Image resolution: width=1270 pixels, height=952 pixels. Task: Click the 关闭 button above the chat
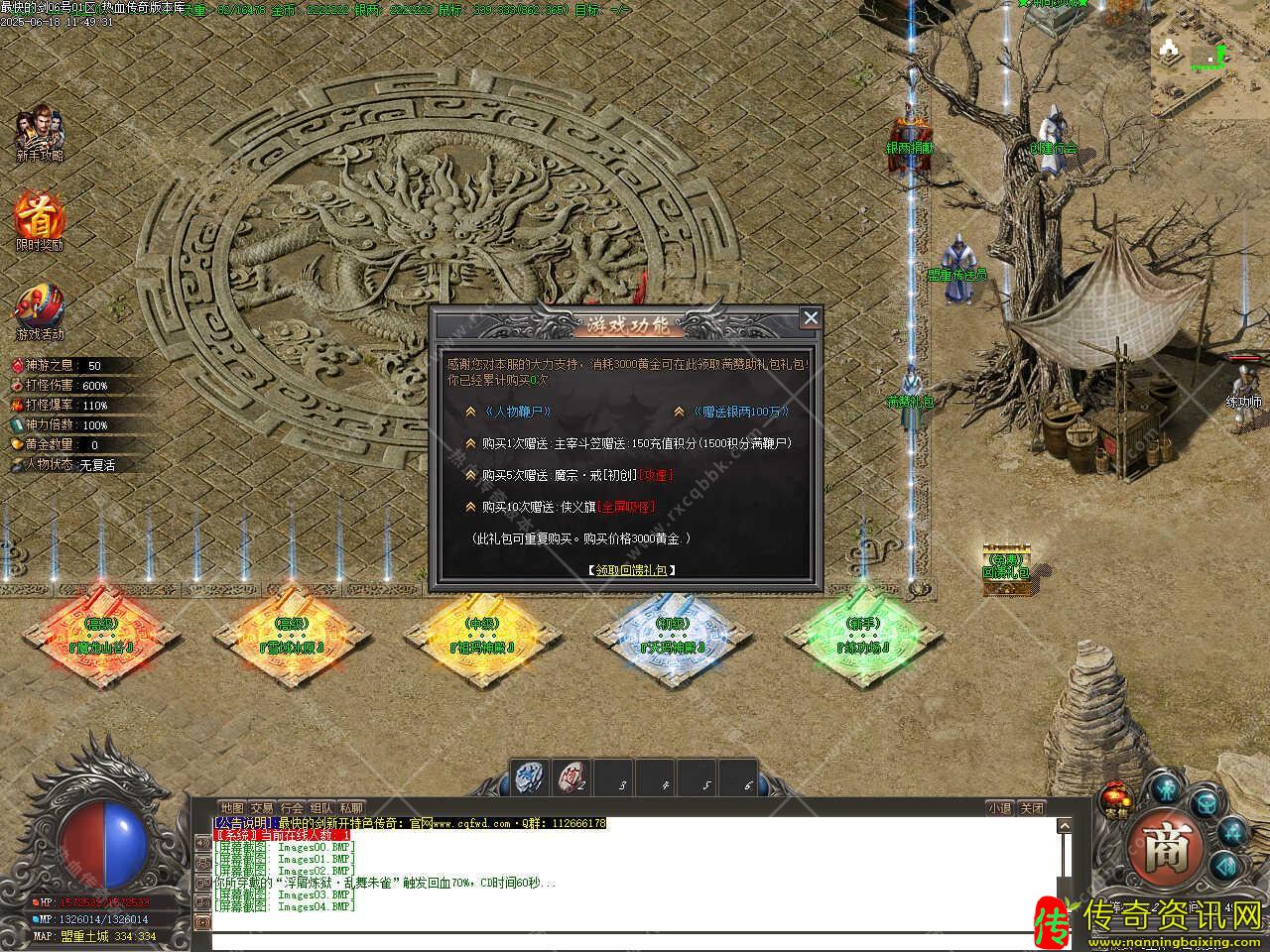coord(1032,808)
